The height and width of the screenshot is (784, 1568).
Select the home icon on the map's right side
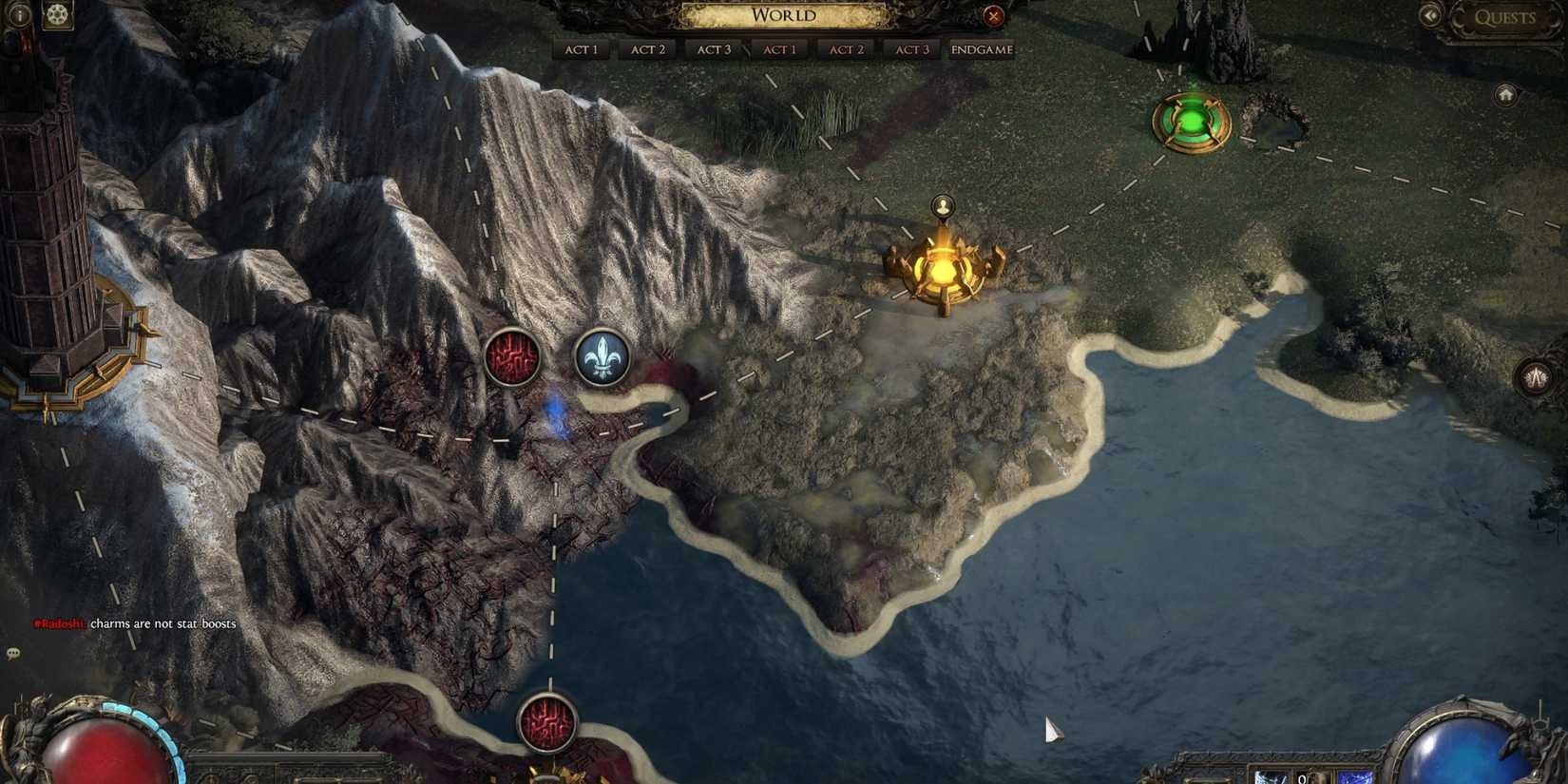(1507, 95)
